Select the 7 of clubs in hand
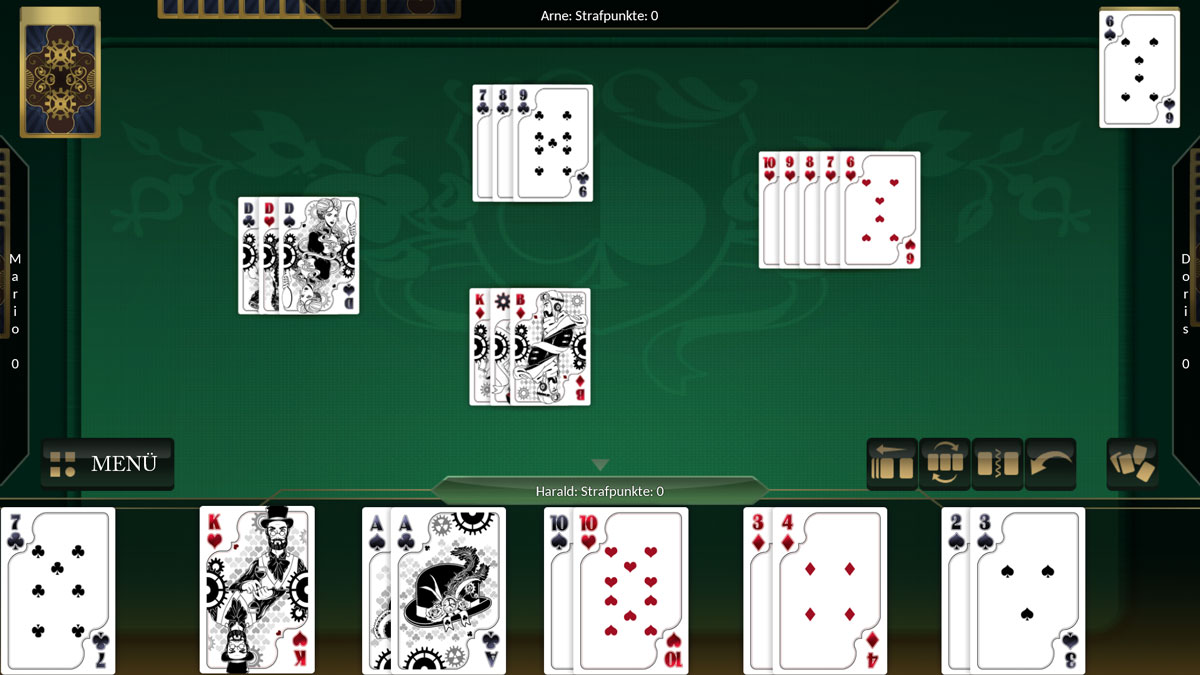Screen dimensions: 1200x675 pos(58,589)
